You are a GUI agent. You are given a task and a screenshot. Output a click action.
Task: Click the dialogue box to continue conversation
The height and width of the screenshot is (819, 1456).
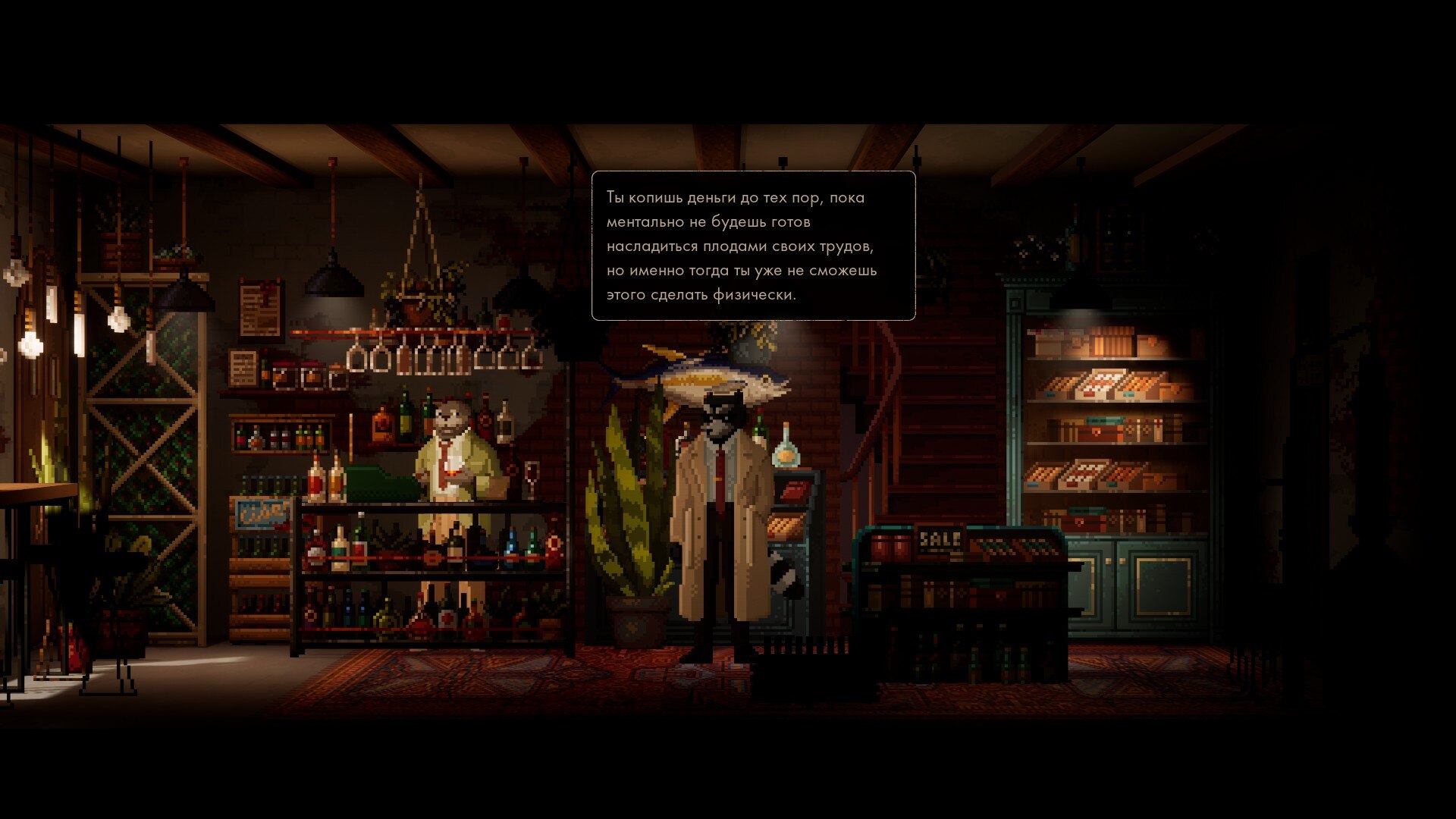tap(753, 246)
